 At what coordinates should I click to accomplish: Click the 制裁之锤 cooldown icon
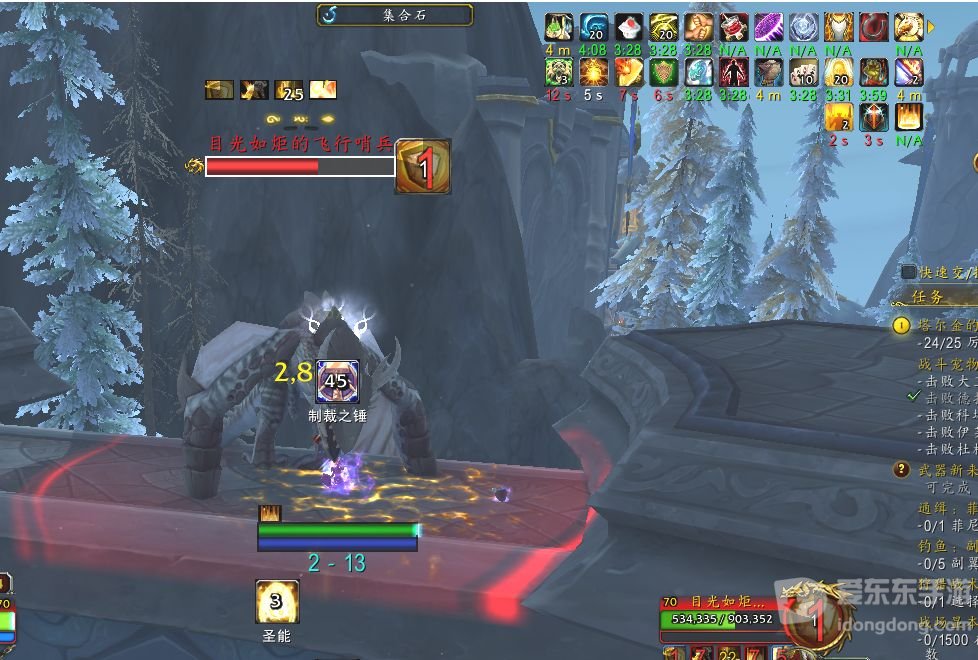point(335,381)
